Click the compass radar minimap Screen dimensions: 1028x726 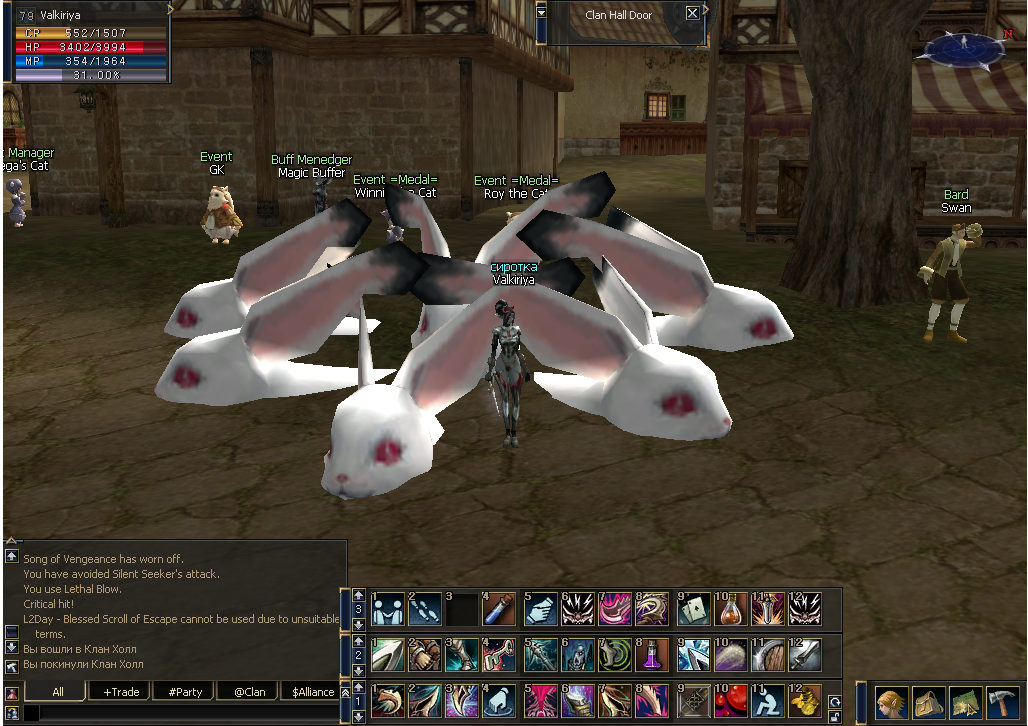(x=963, y=47)
